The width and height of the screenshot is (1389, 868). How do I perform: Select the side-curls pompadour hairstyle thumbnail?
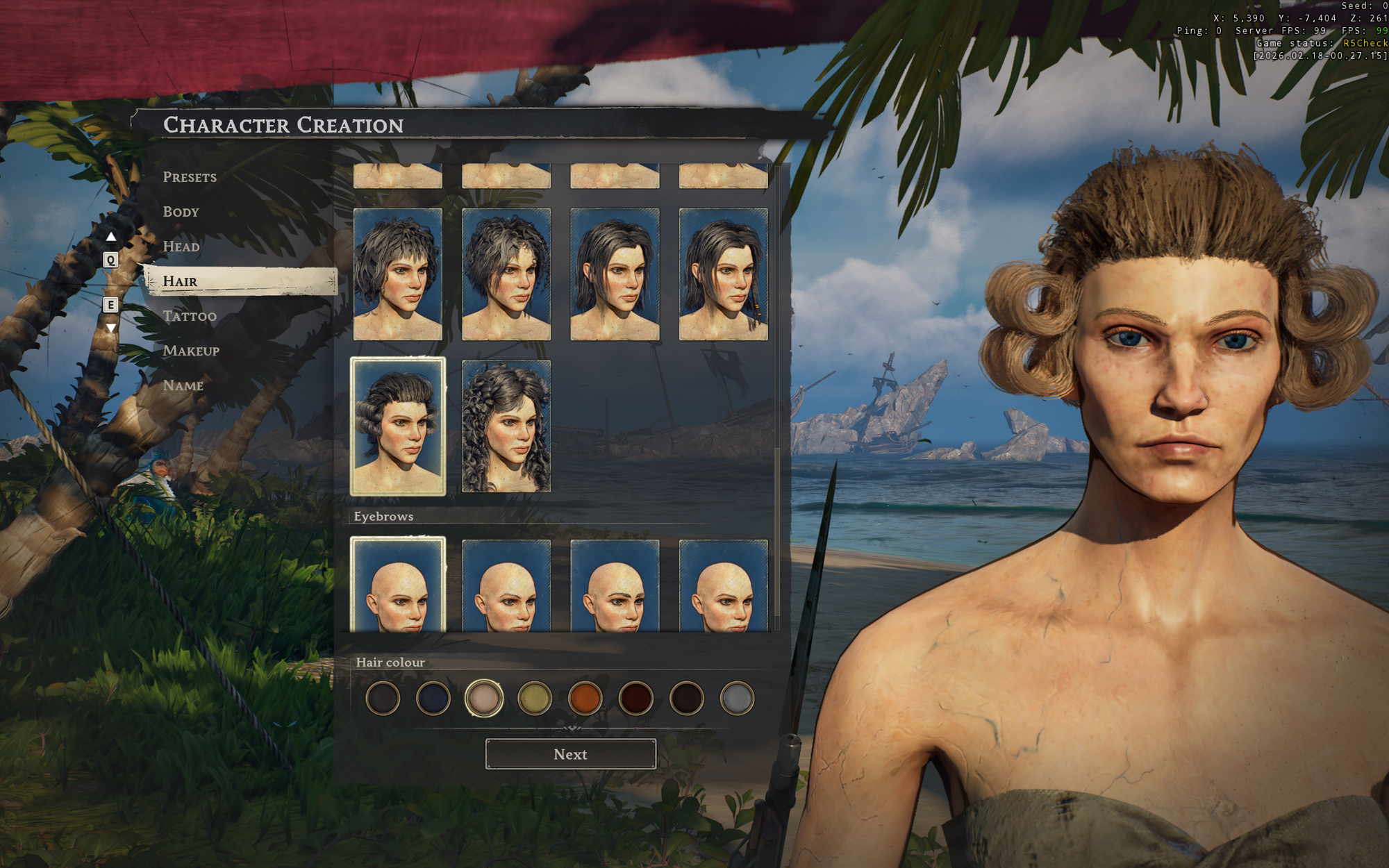(398, 426)
